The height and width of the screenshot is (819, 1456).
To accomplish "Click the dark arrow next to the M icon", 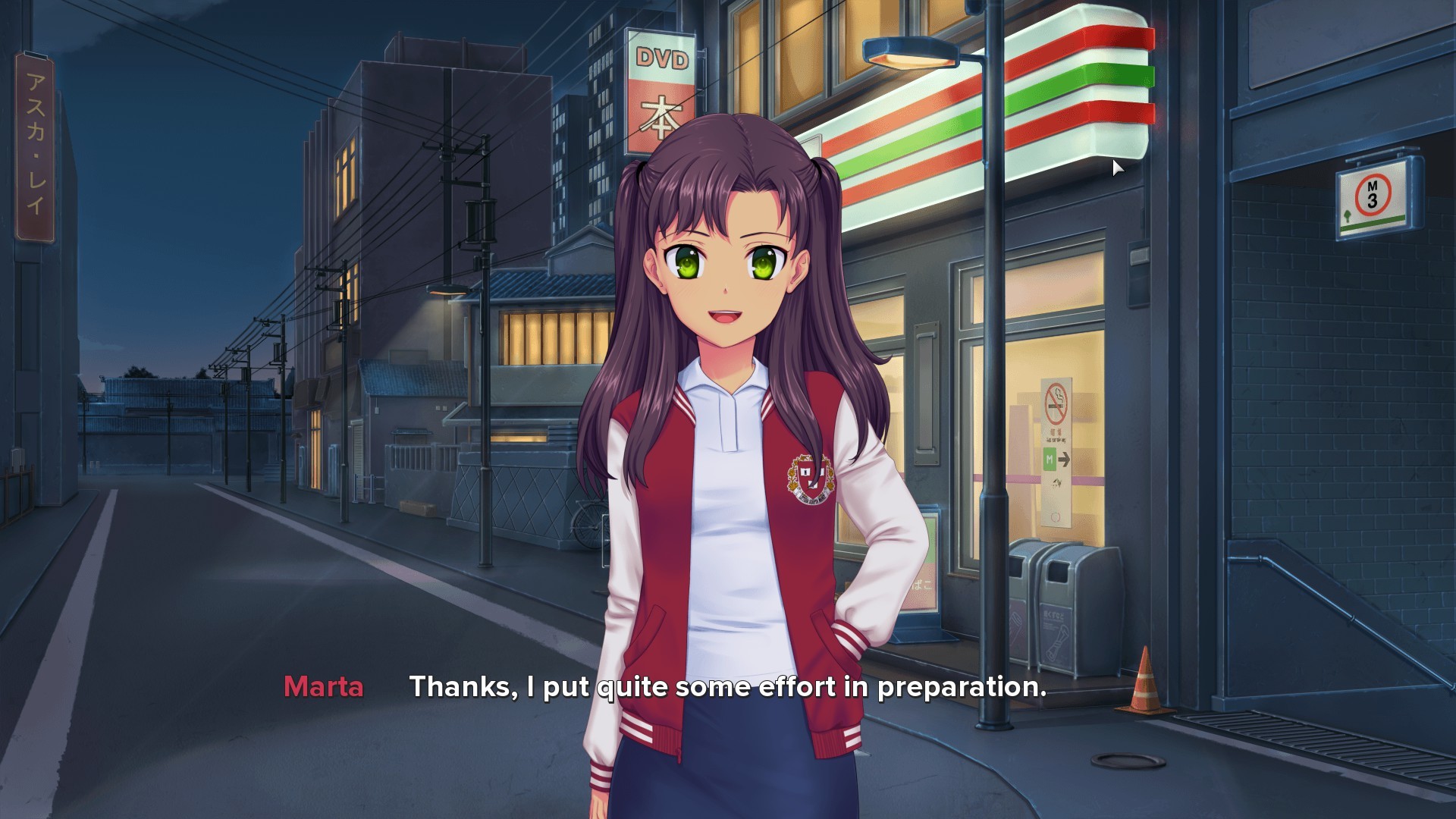I will pyautogui.click(x=1064, y=458).
